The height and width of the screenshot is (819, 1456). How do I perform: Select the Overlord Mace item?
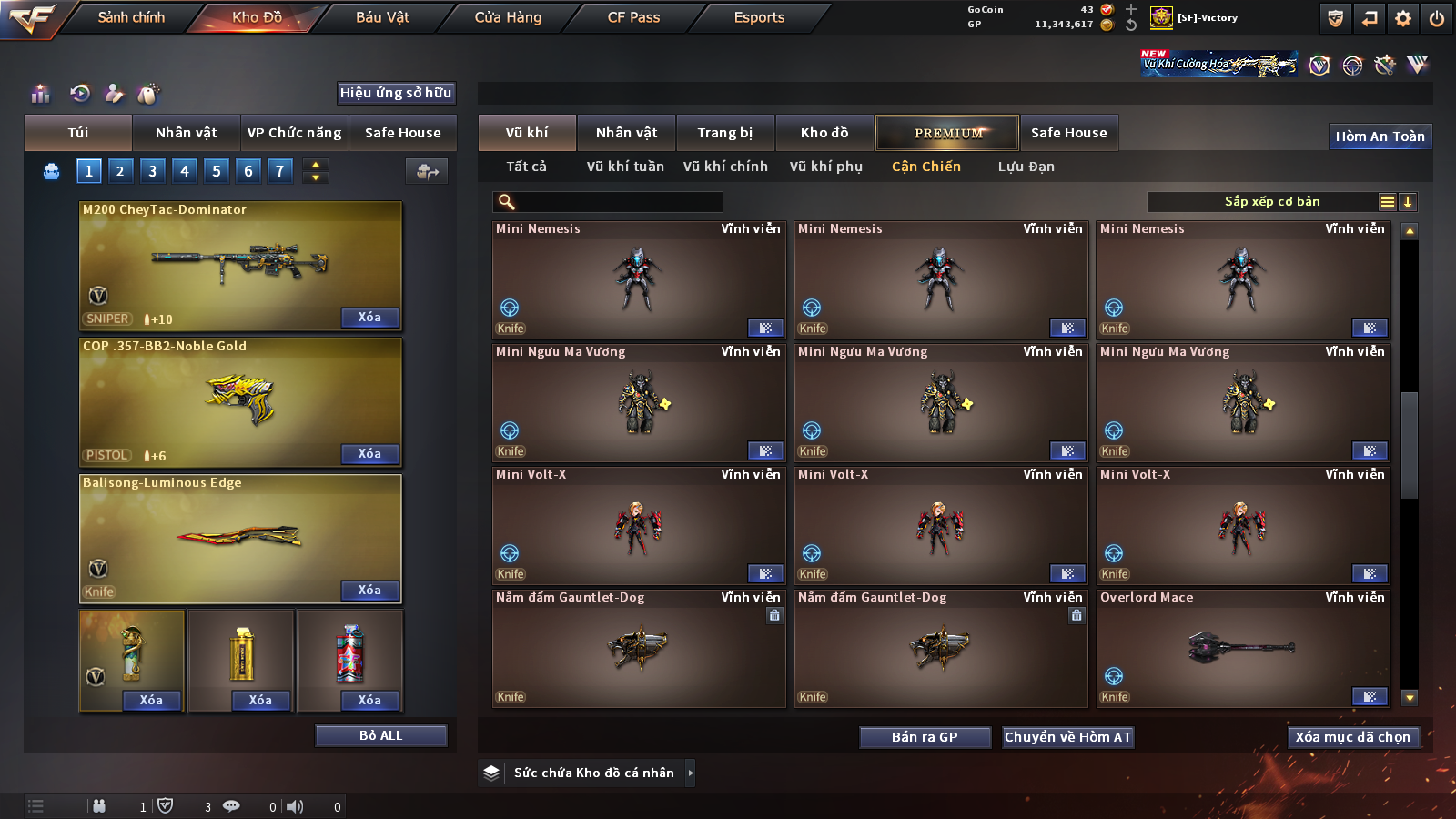(1242, 648)
